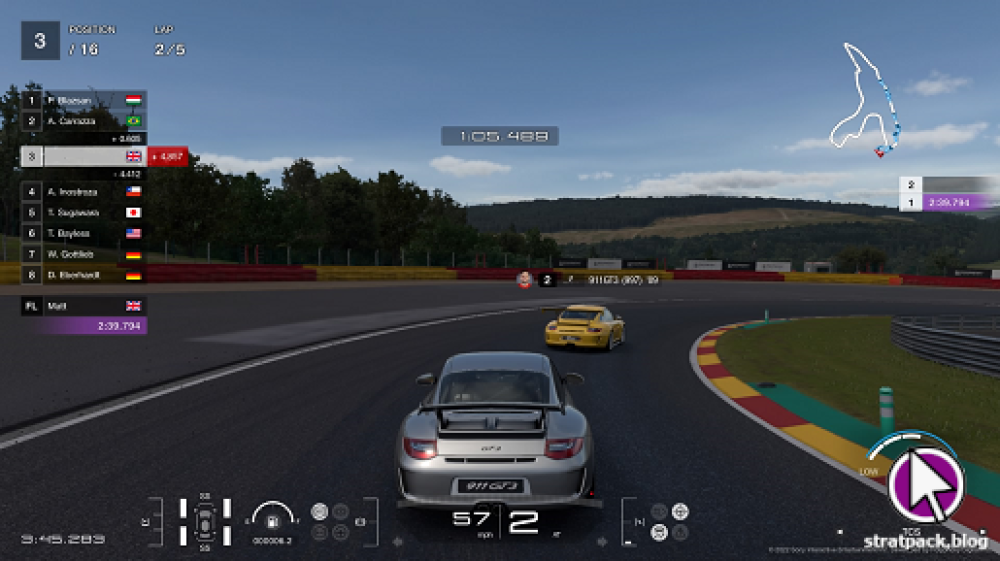This screenshot has height=561, width=1000.
Task: Click the purple cursor logo badge
Action: coord(925,483)
